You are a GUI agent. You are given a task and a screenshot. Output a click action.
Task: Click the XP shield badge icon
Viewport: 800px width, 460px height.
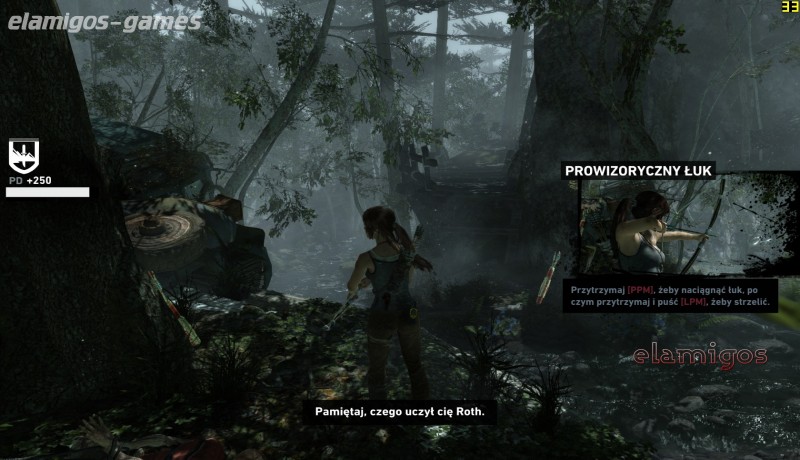tap(23, 156)
